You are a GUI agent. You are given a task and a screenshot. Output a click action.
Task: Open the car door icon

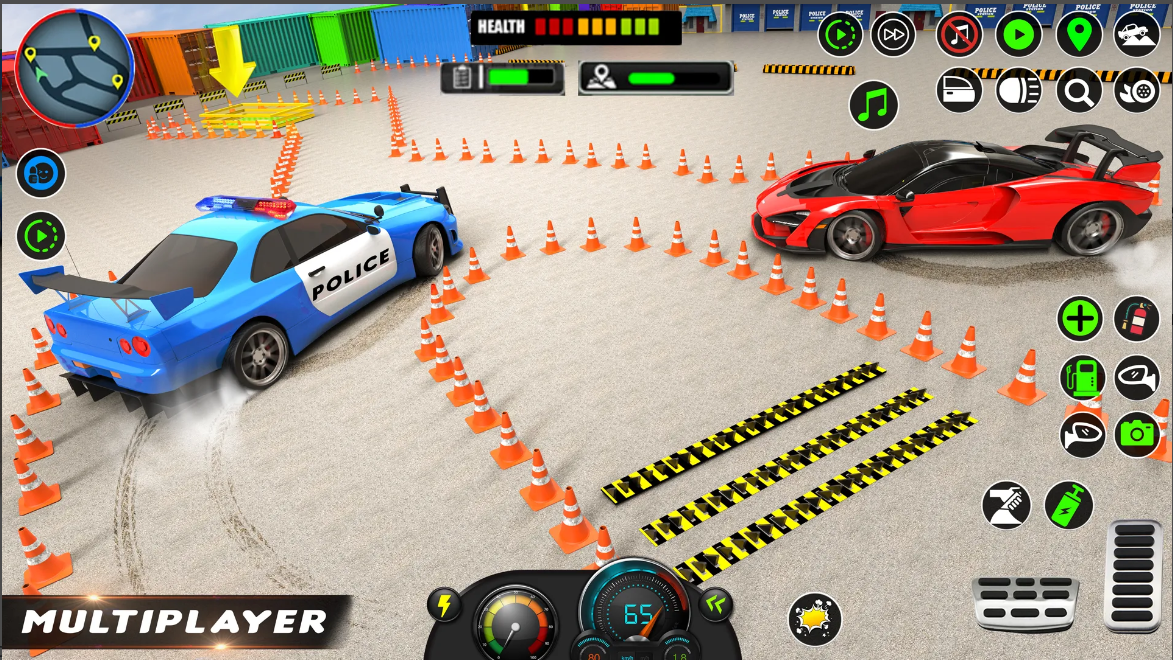click(959, 91)
